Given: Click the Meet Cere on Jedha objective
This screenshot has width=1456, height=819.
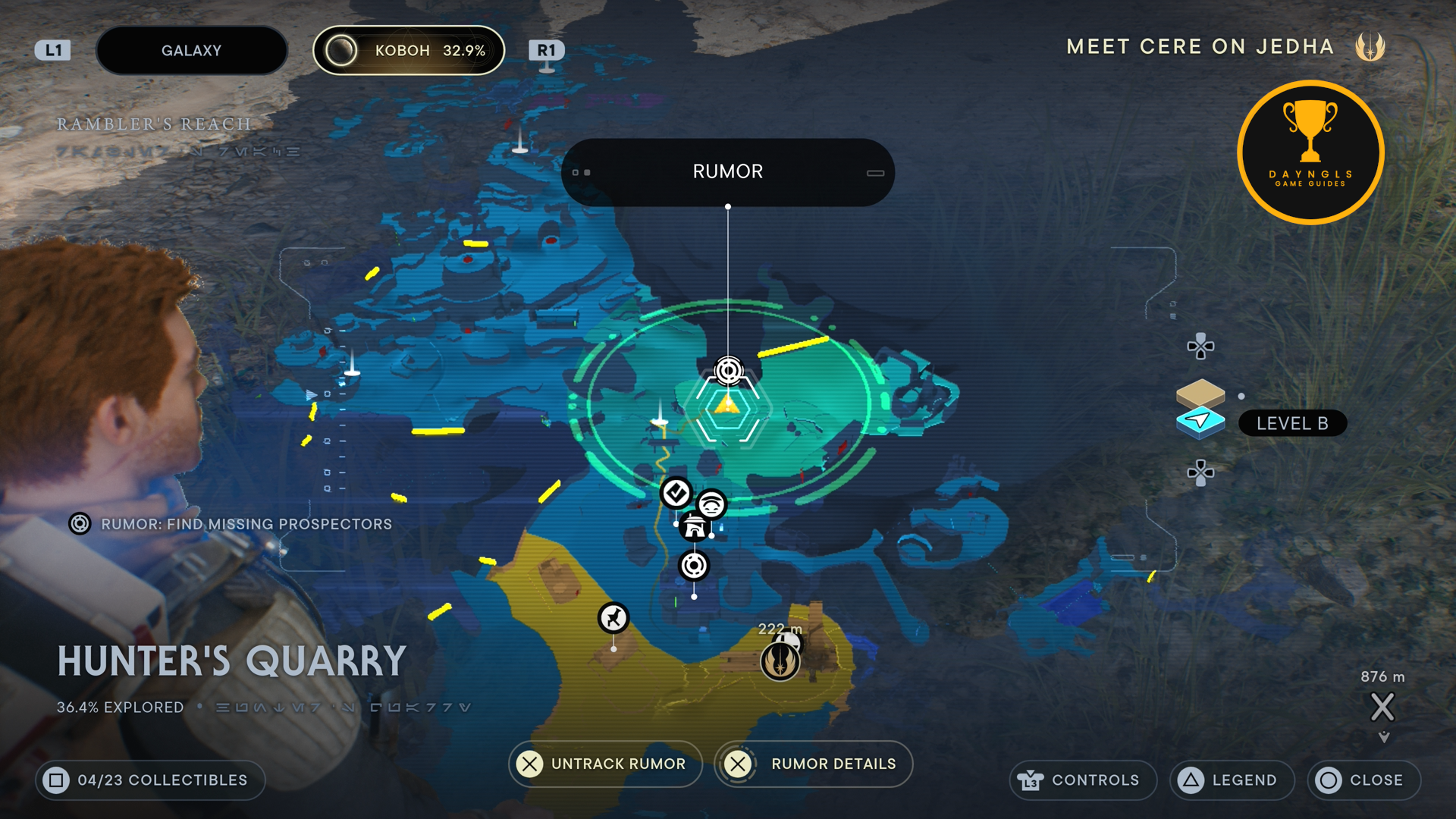Looking at the screenshot, I should click(x=1200, y=47).
